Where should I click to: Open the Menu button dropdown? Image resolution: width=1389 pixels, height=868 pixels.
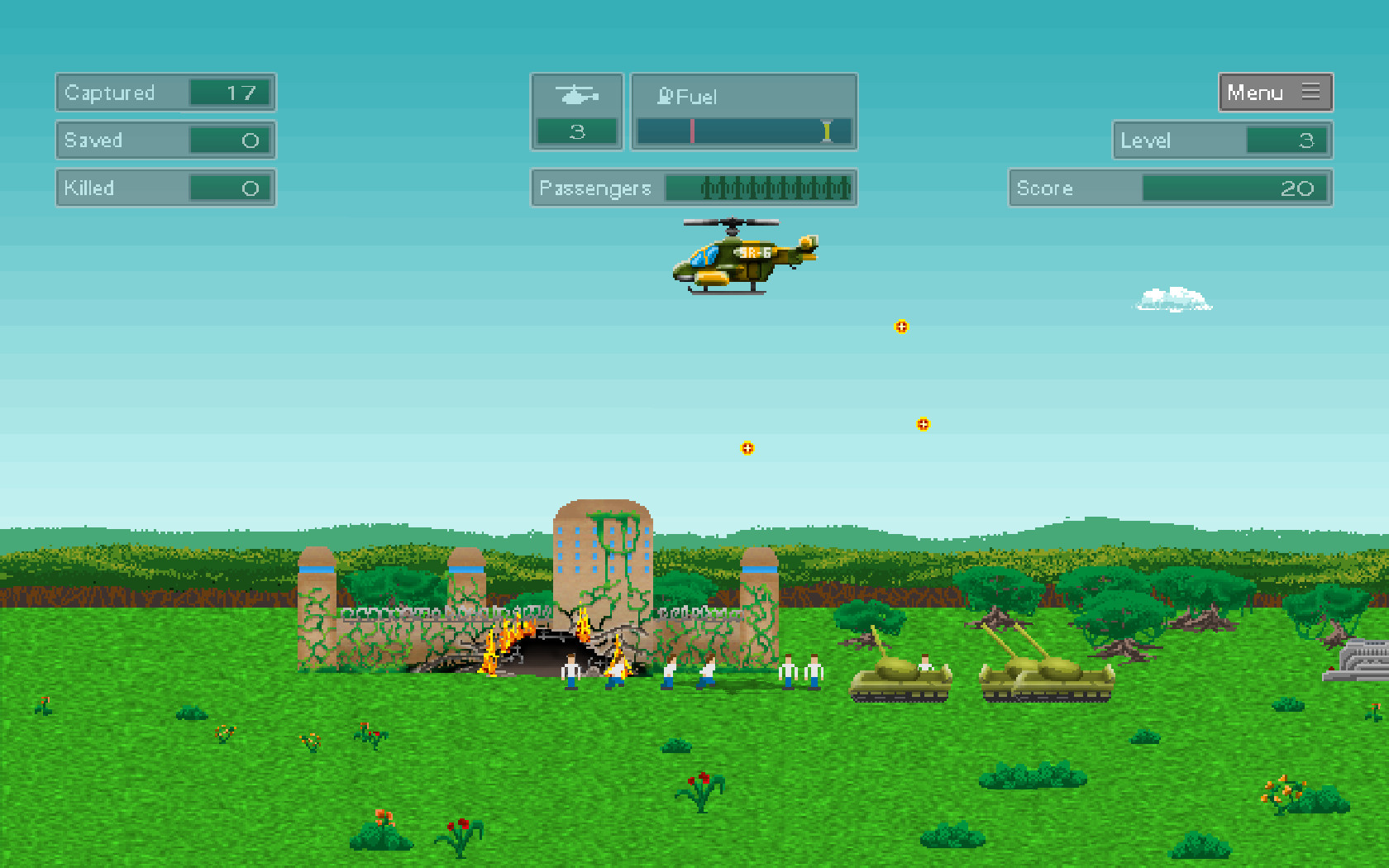tap(1275, 93)
